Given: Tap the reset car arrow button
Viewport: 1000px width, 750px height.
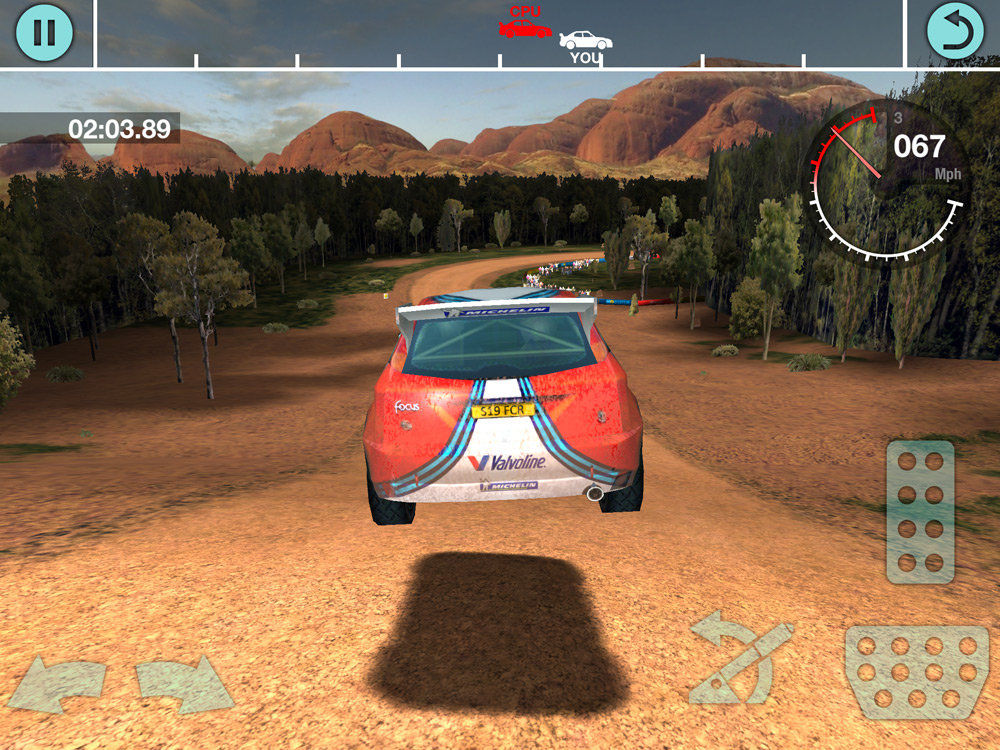Looking at the screenshot, I should pos(955,32).
